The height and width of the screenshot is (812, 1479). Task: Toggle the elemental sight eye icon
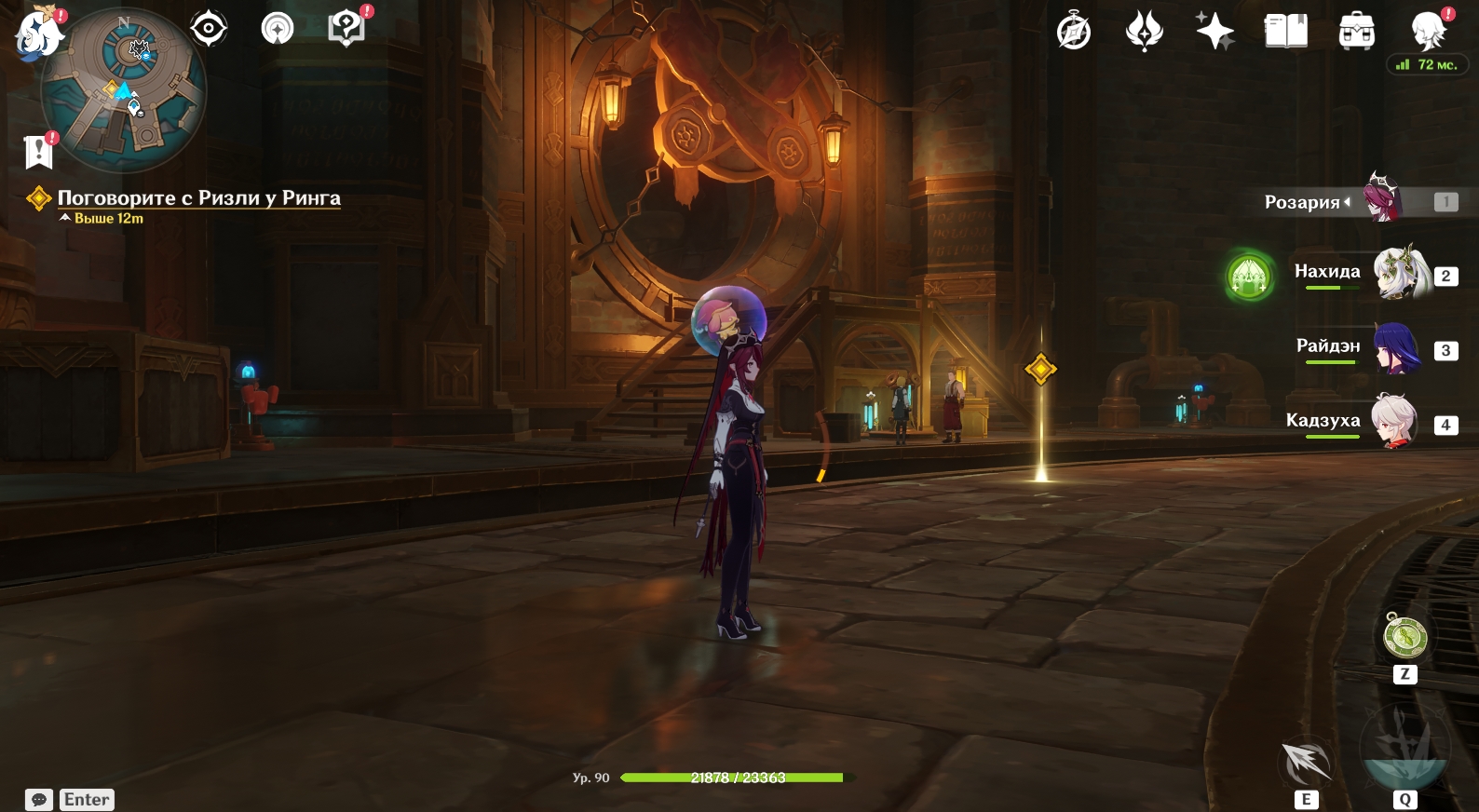click(x=209, y=29)
